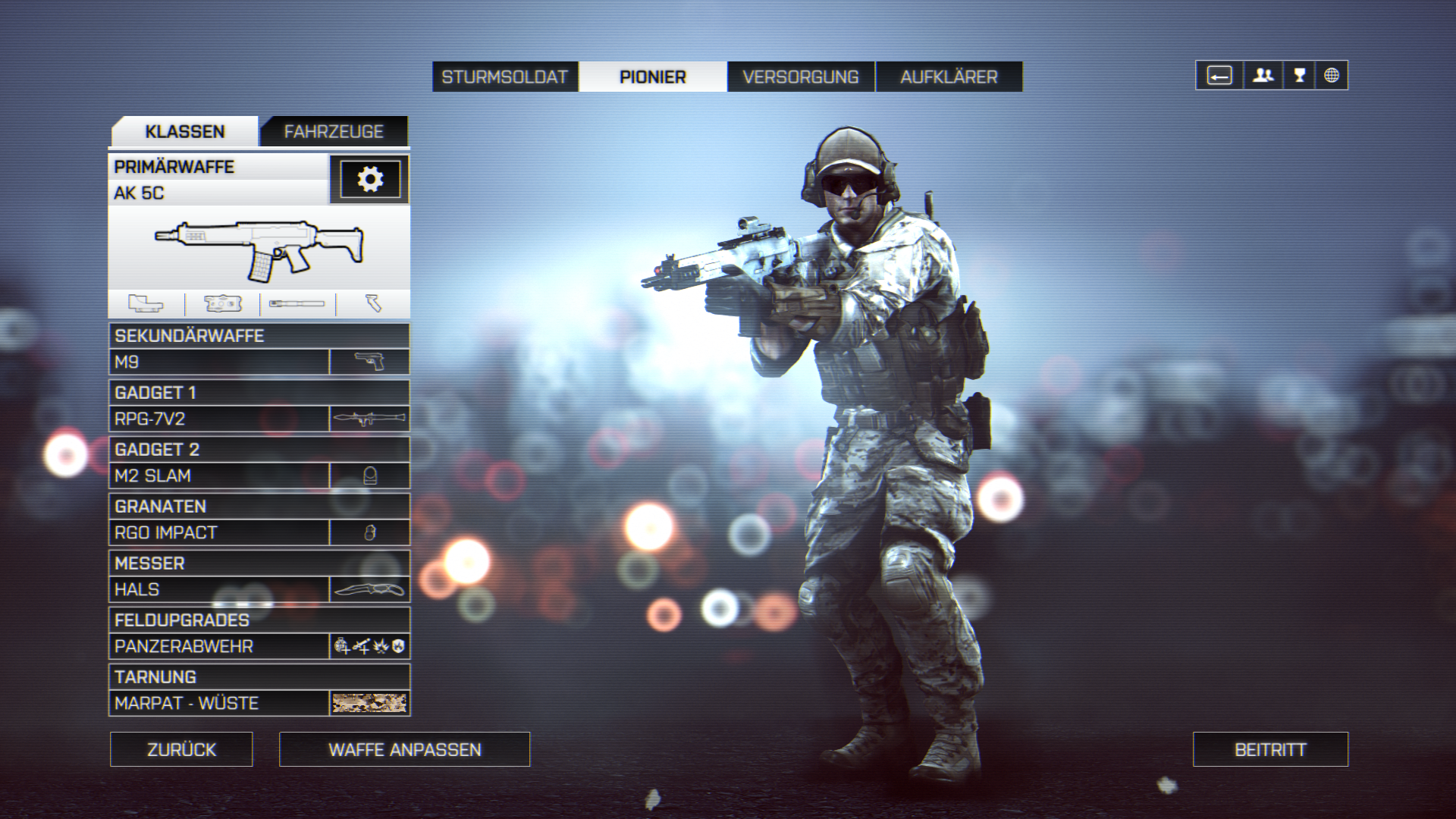Click the squad members icon

click(x=1263, y=75)
